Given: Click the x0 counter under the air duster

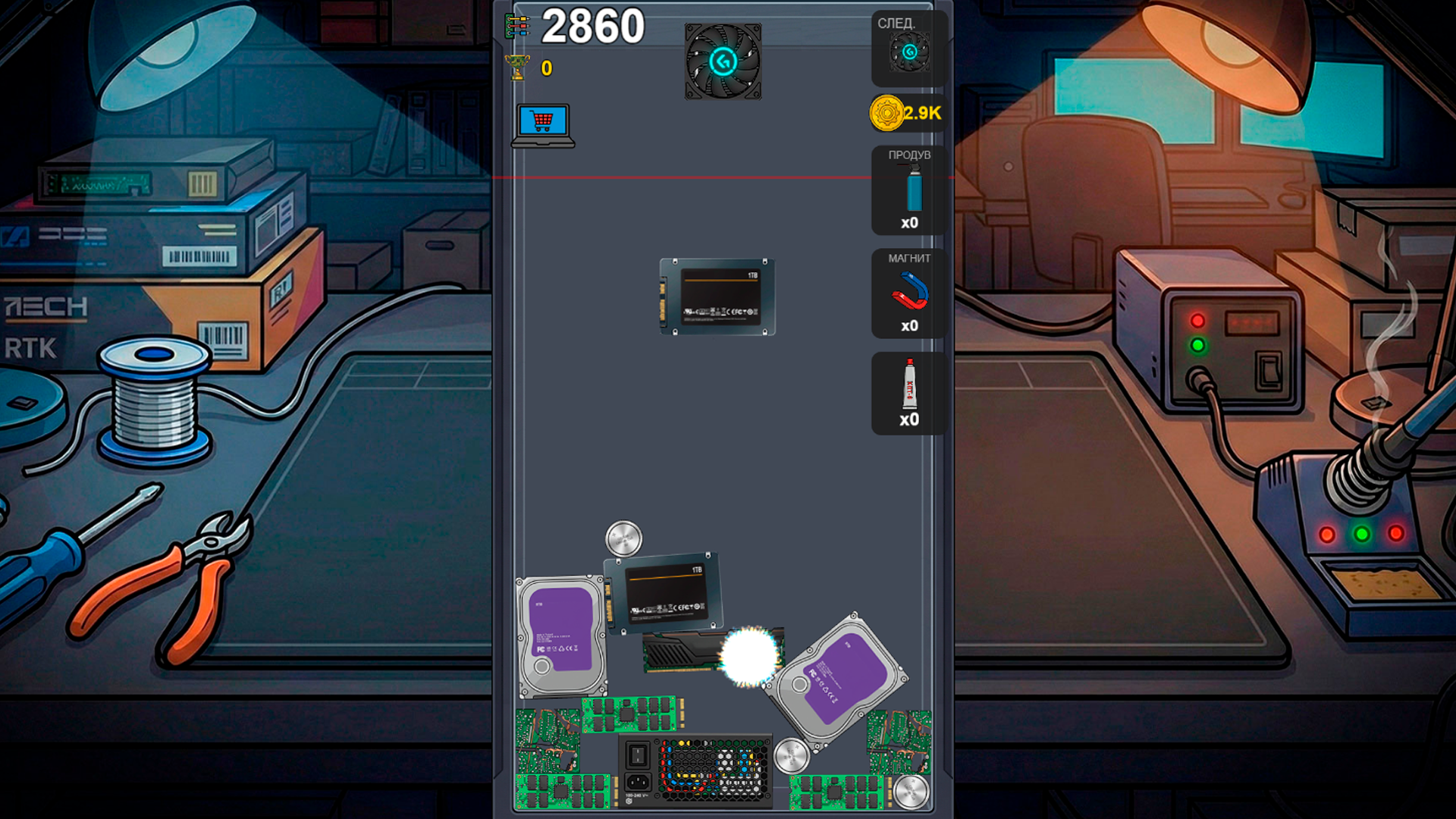Looking at the screenshot, I should coord(908,221).
